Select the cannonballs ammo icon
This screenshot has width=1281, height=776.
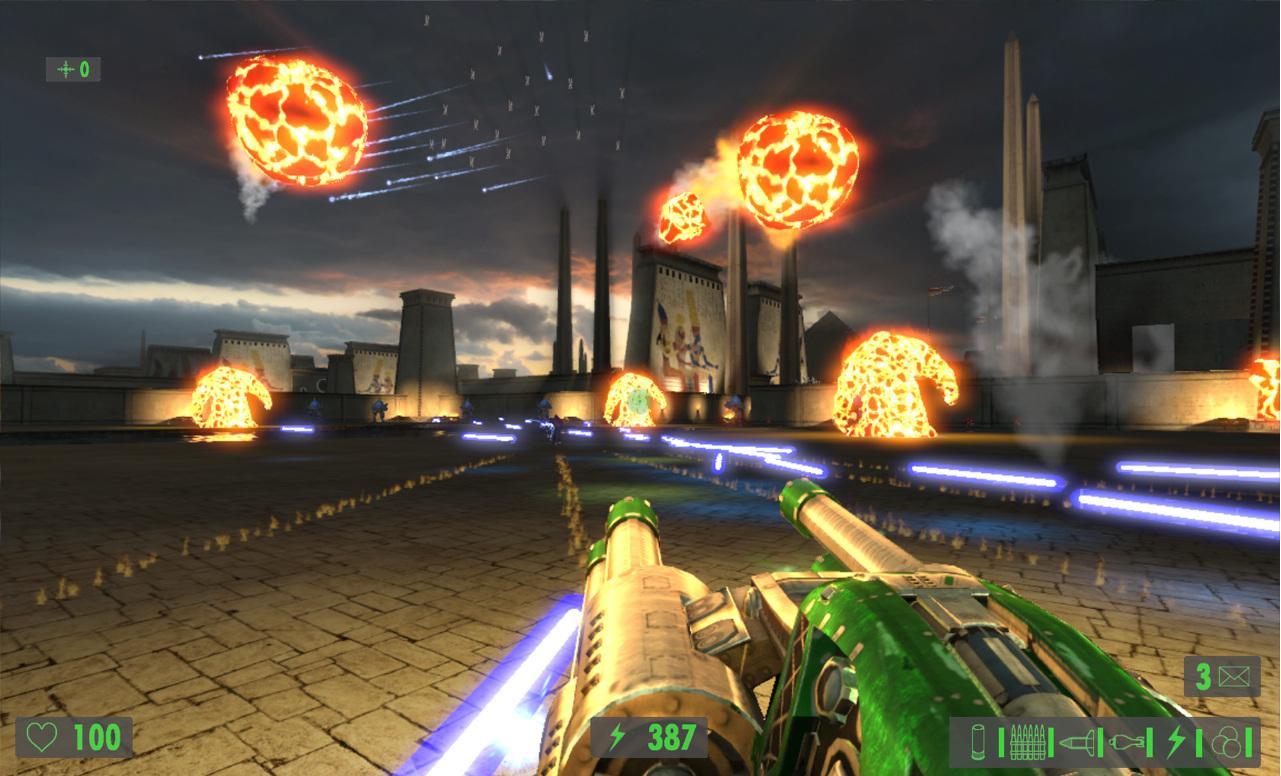tap(1225, 742)
